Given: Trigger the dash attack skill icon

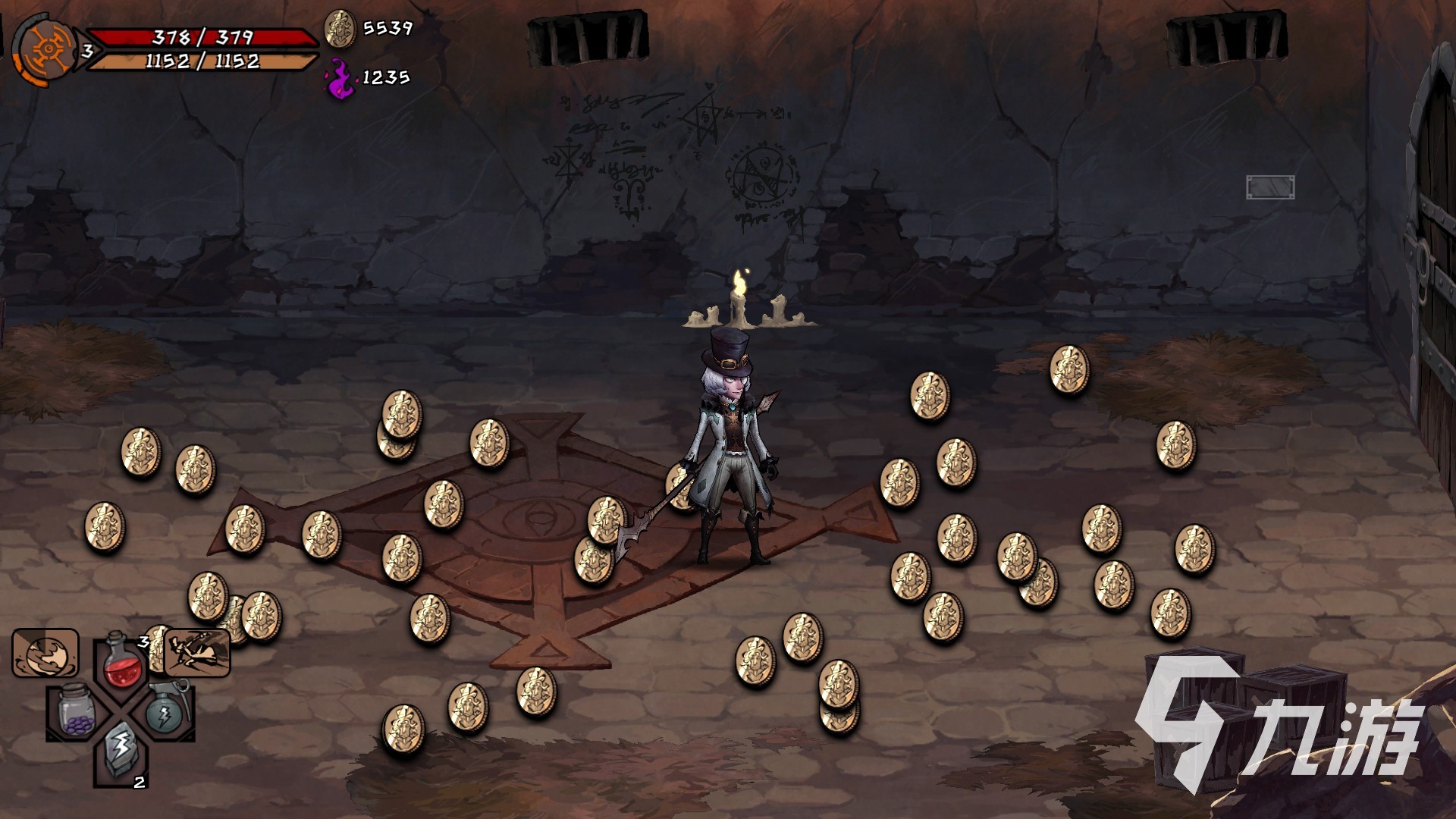Looking at the screenshot, I should 197,653.
